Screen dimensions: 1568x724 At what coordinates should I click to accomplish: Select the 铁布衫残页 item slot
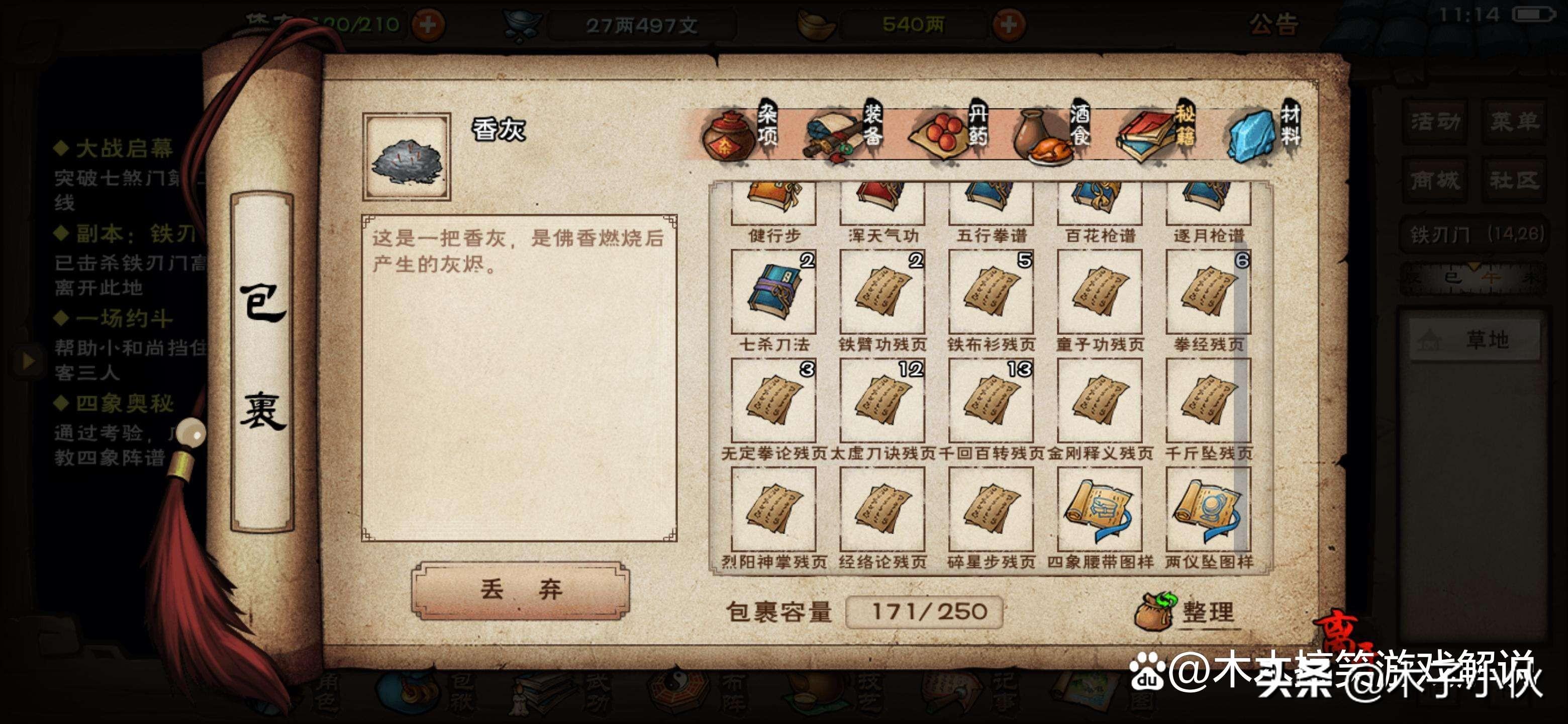[991, 292]
